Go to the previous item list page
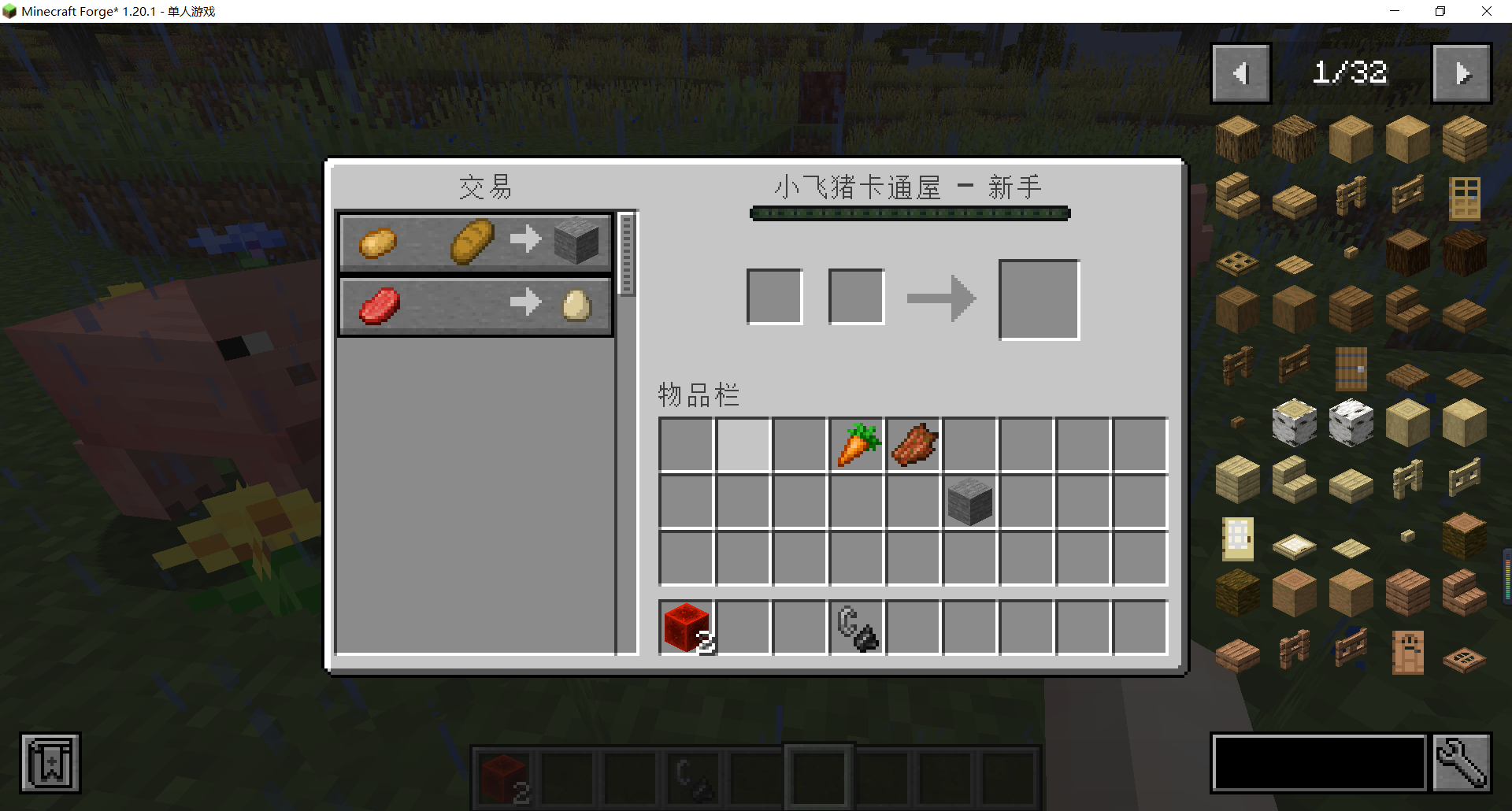This screenshot has width=1512, height=811. 1240,72
